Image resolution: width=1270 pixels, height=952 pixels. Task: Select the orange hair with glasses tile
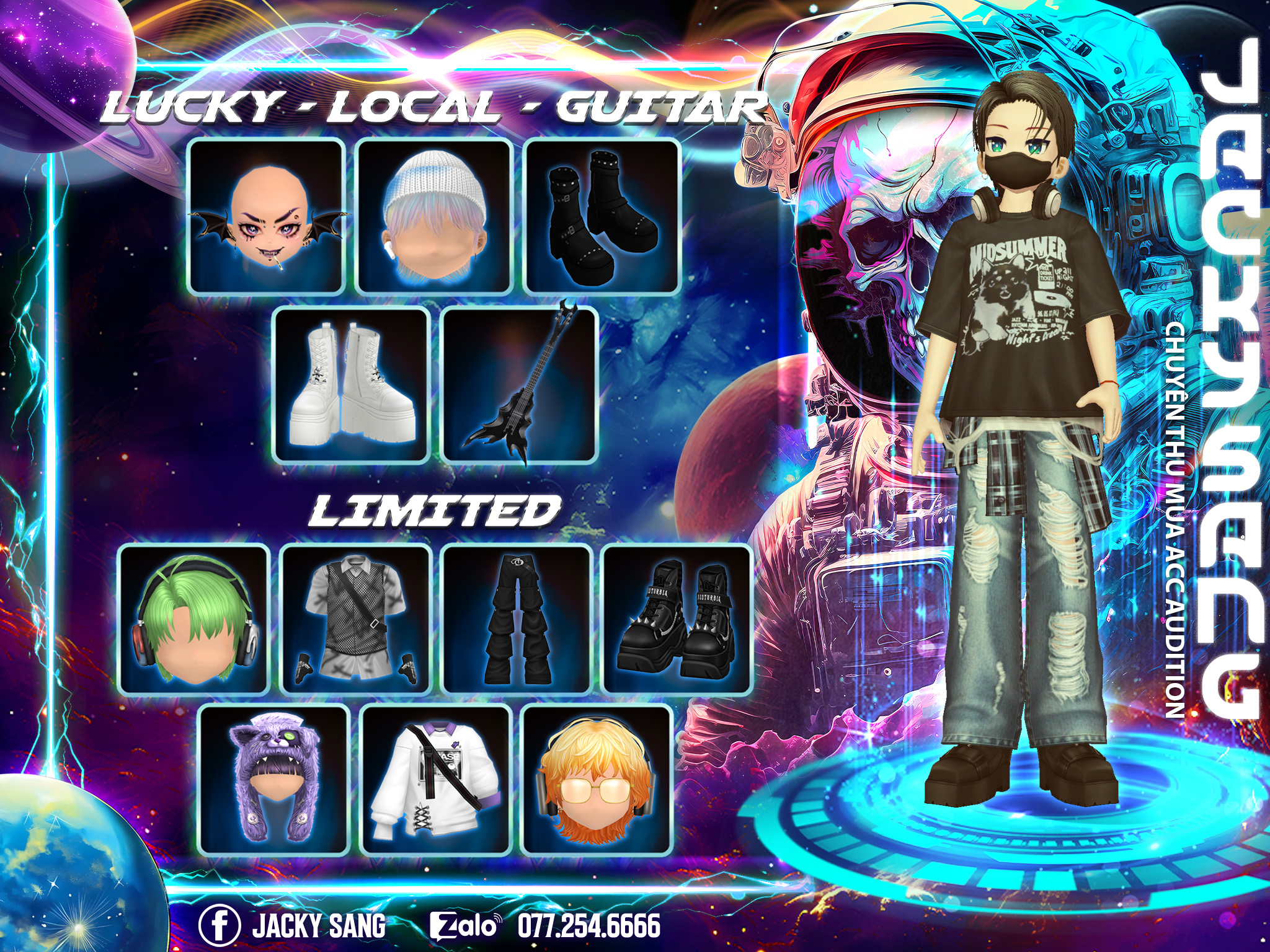[x=598, y=779]
